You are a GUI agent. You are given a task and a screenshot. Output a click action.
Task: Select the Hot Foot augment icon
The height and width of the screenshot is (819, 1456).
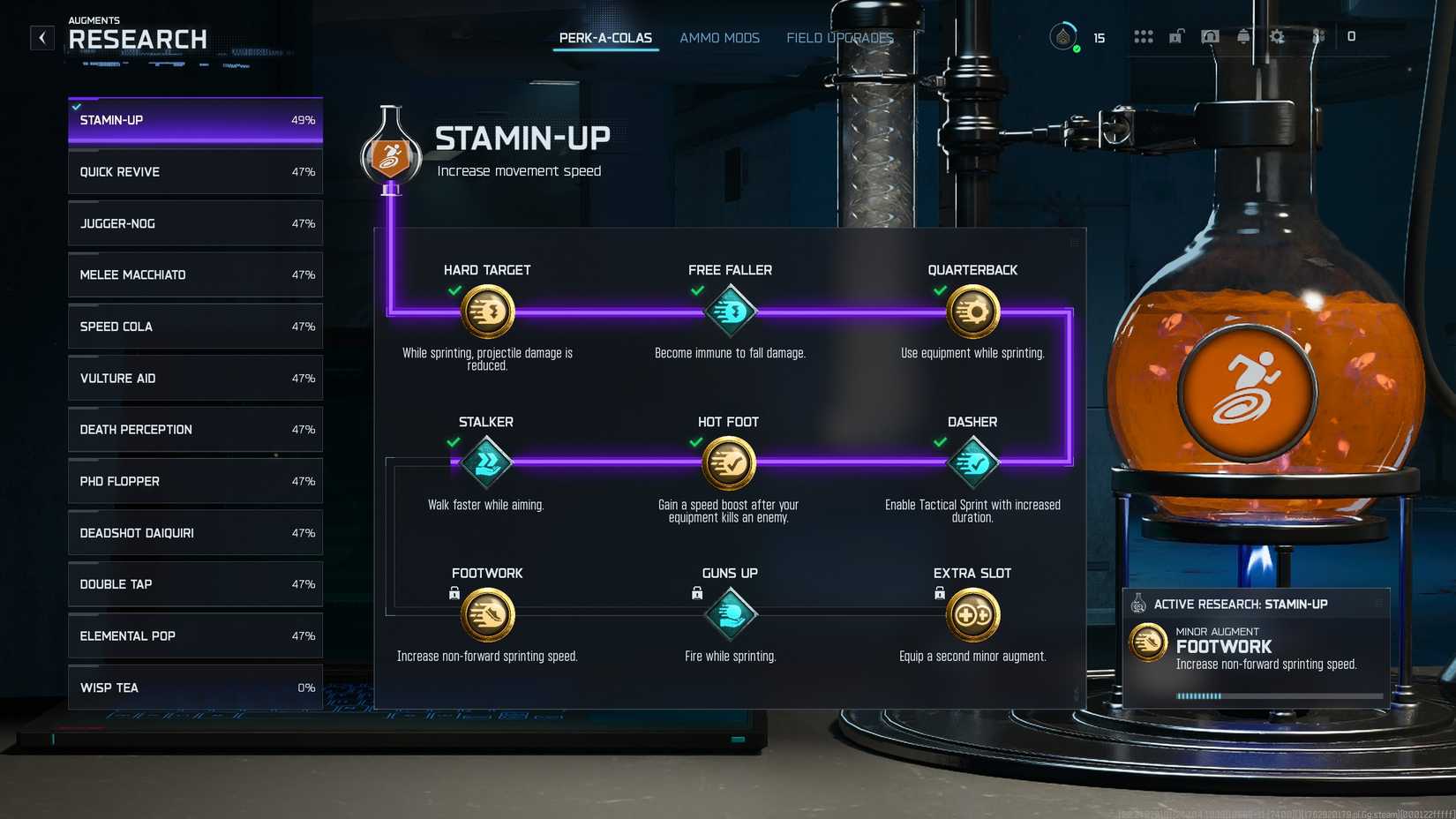click(x=730, y=462)
